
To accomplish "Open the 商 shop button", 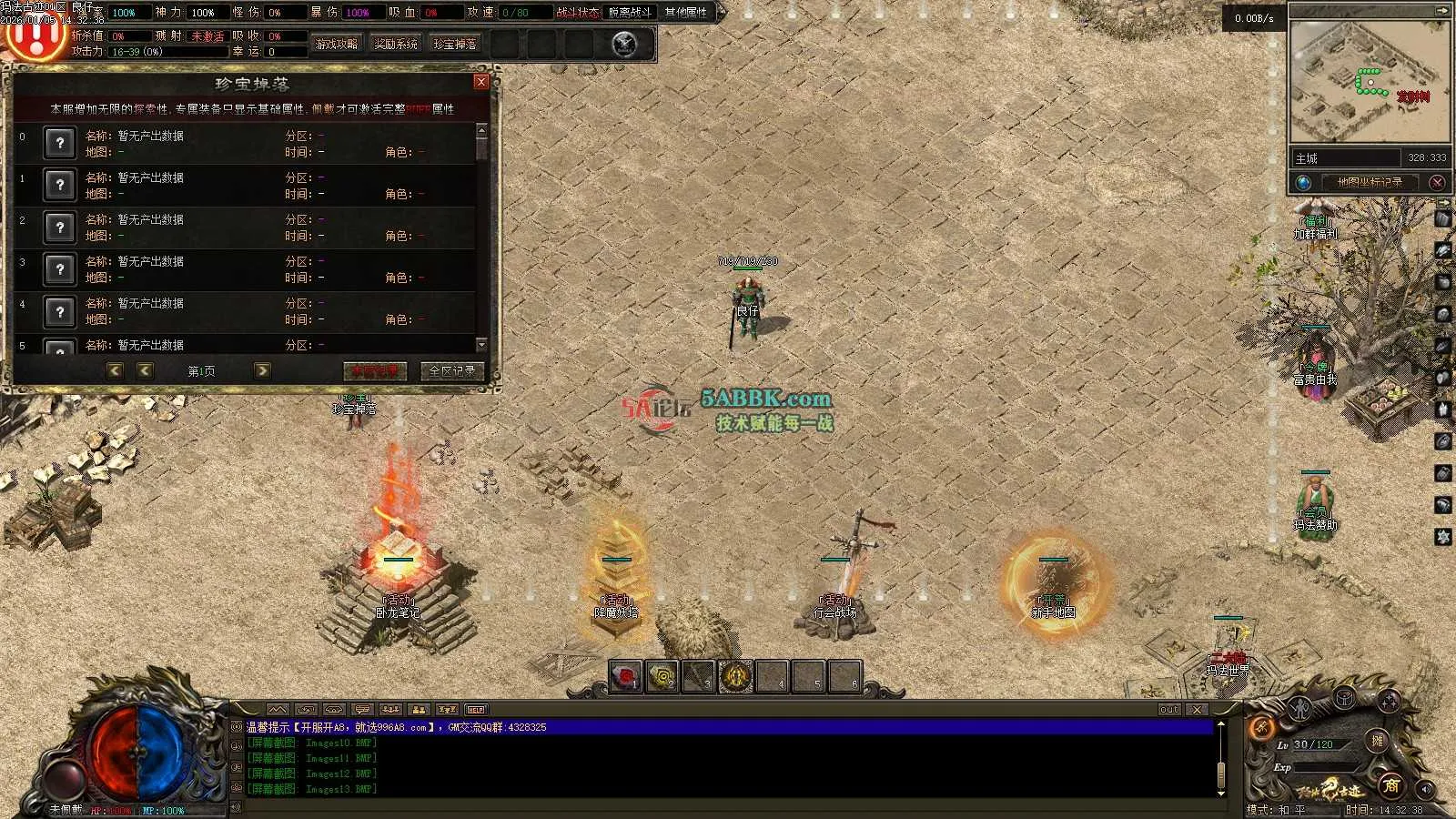I will [1390, 784].
